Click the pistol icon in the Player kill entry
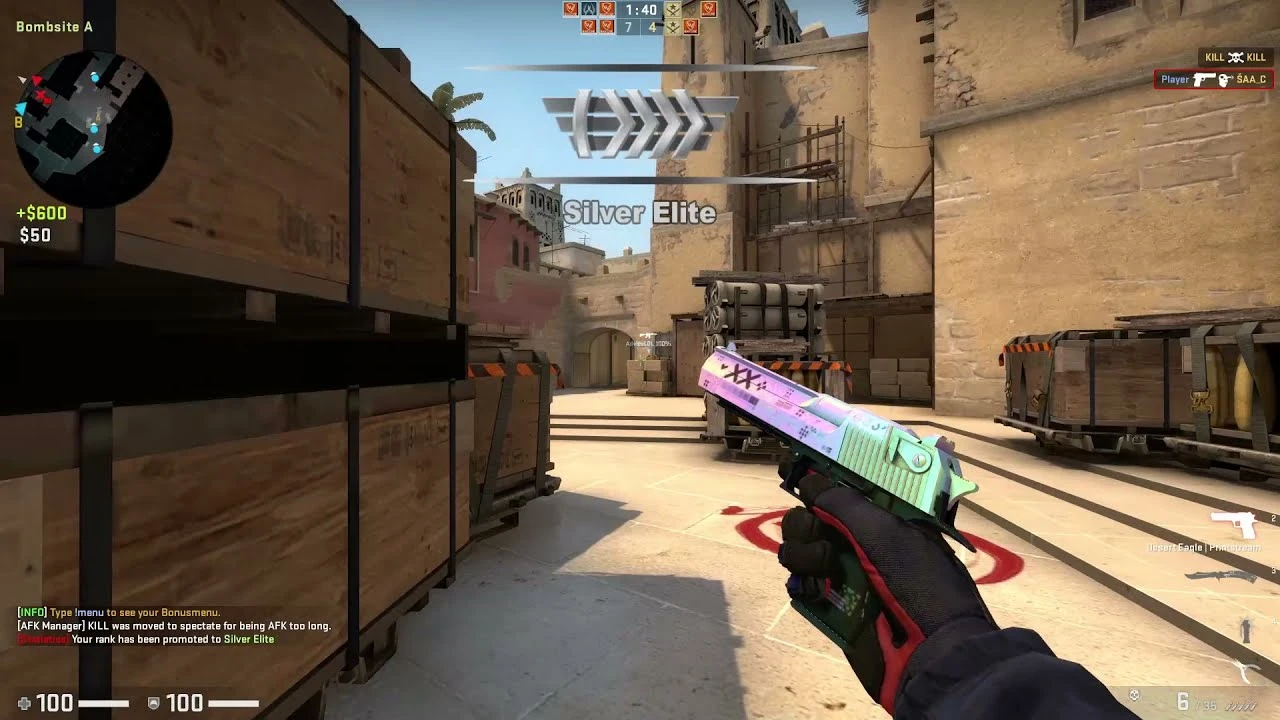The image size is (1280, 720). (1203, 79)
